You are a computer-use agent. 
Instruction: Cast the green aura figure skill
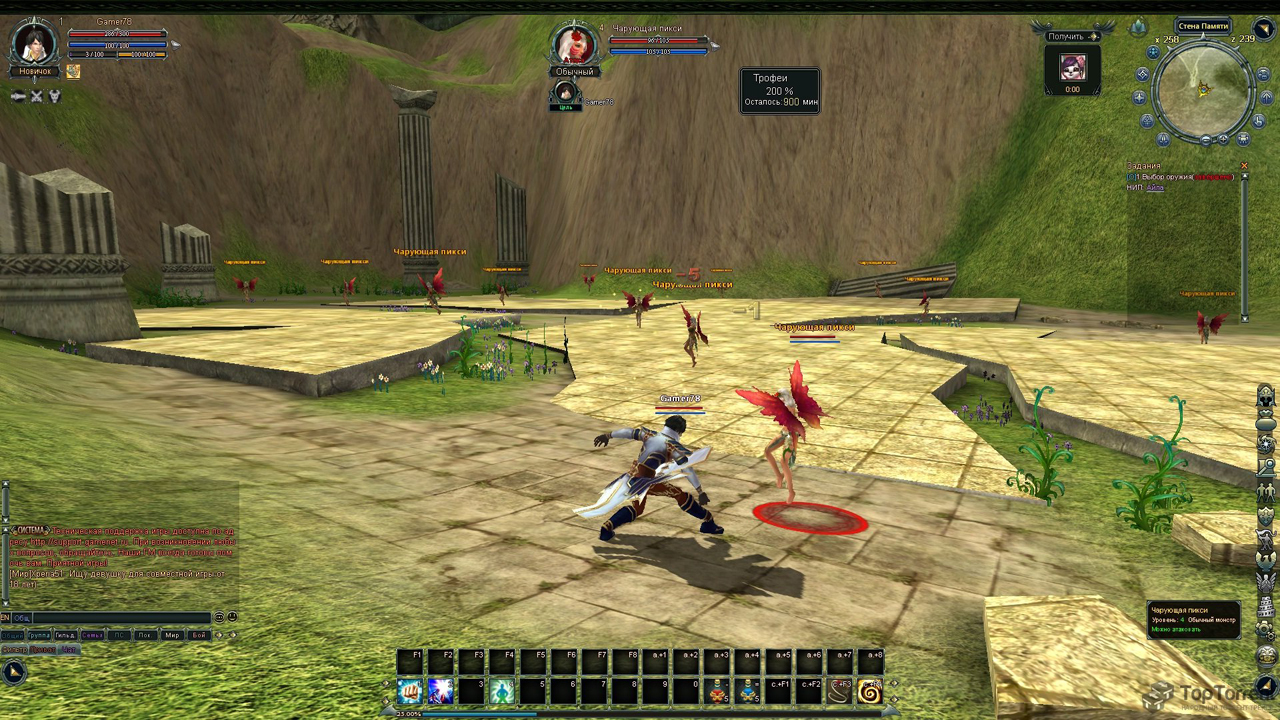503,691
